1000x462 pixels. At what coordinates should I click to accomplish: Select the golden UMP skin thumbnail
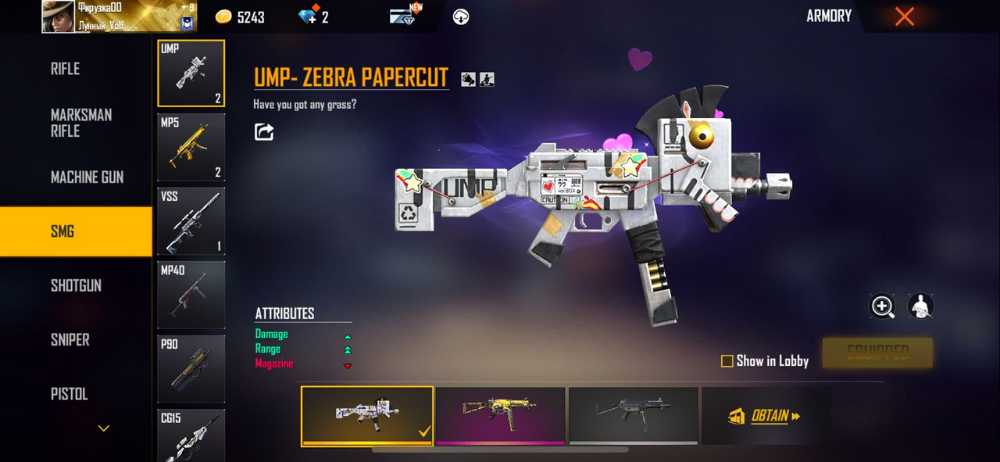500,414
